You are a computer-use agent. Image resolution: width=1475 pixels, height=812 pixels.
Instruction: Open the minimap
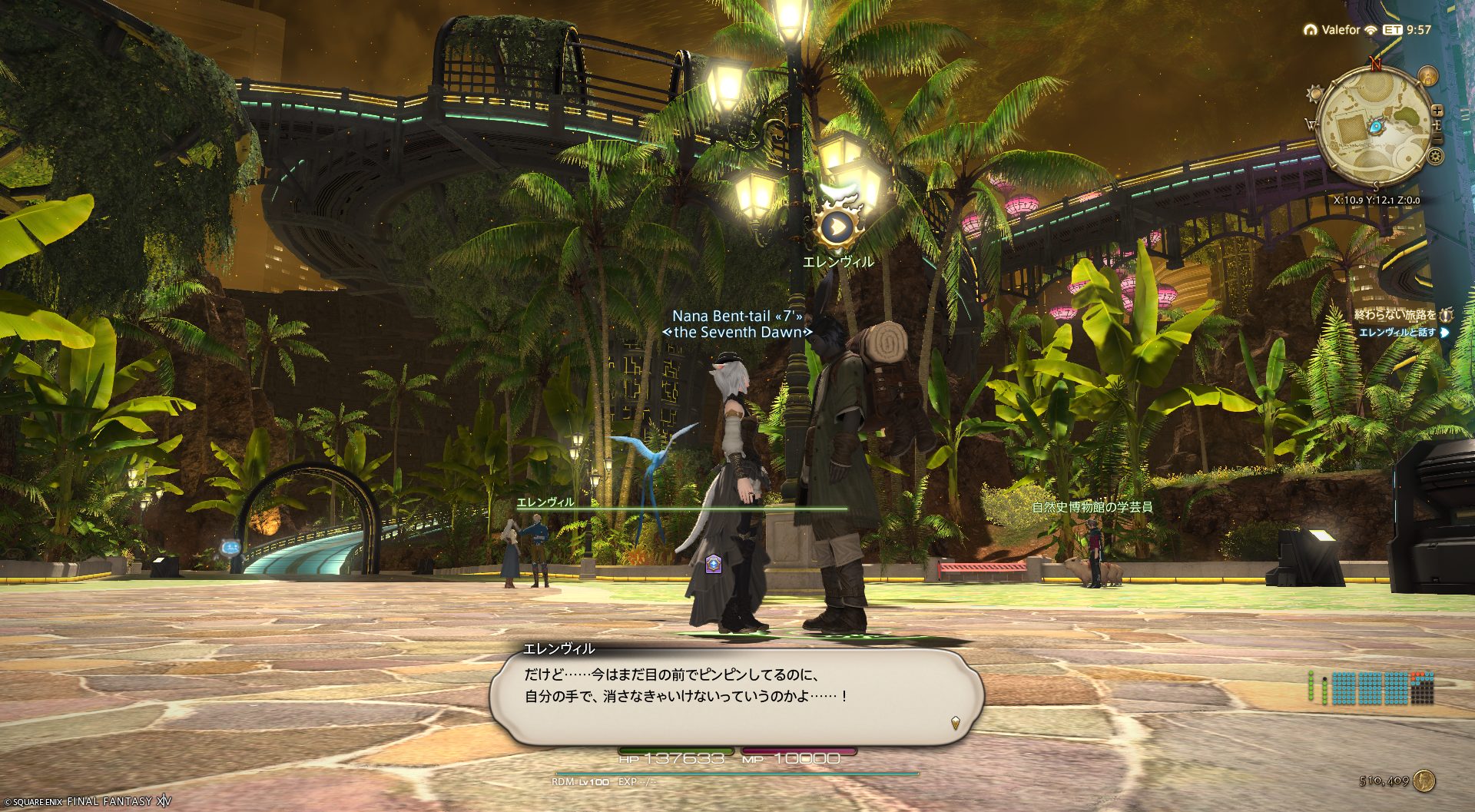coord(1372,128)
